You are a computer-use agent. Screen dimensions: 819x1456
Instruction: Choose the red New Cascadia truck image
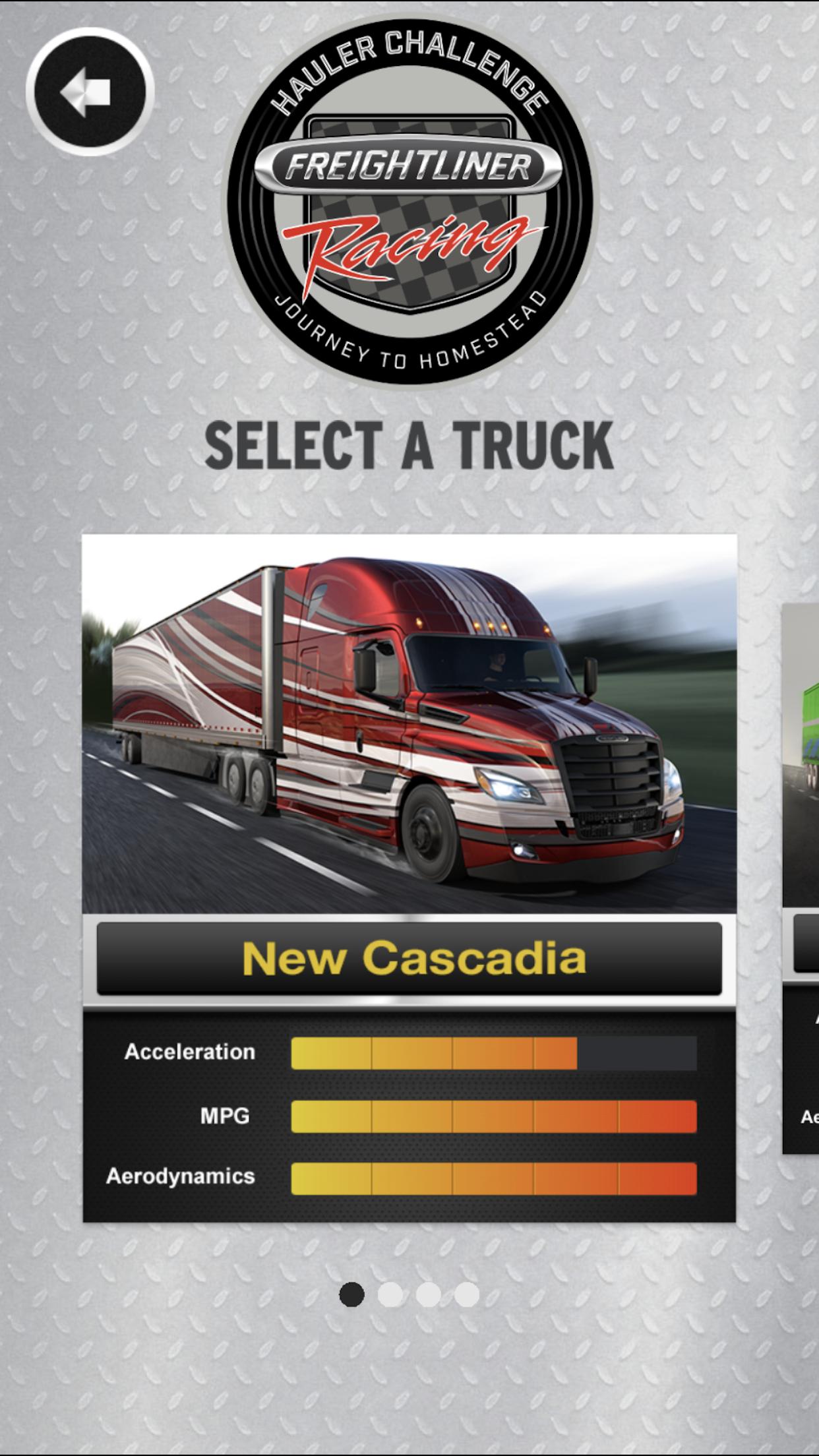[409, 723]
